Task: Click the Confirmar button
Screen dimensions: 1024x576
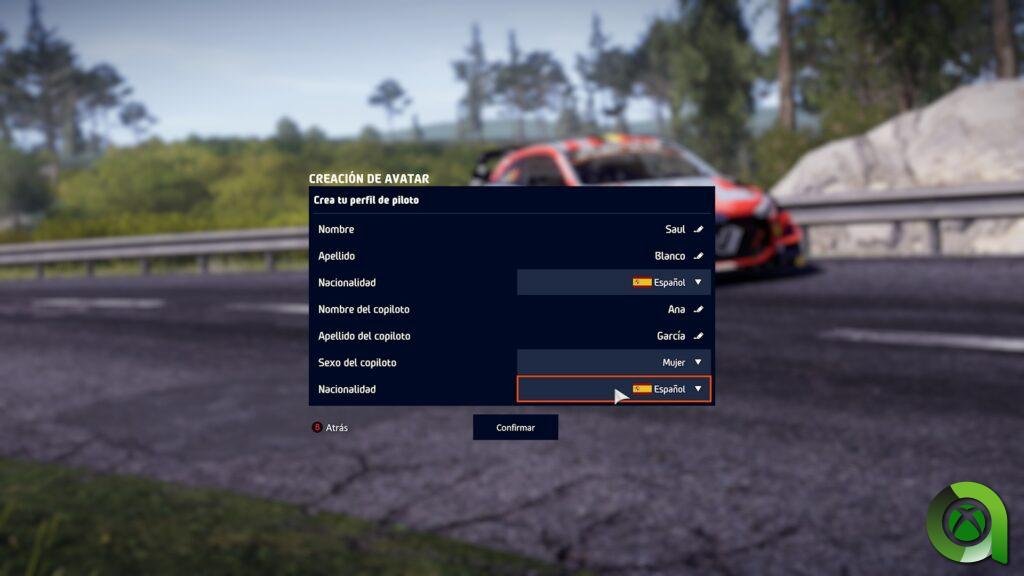Action: click(515, 428)
